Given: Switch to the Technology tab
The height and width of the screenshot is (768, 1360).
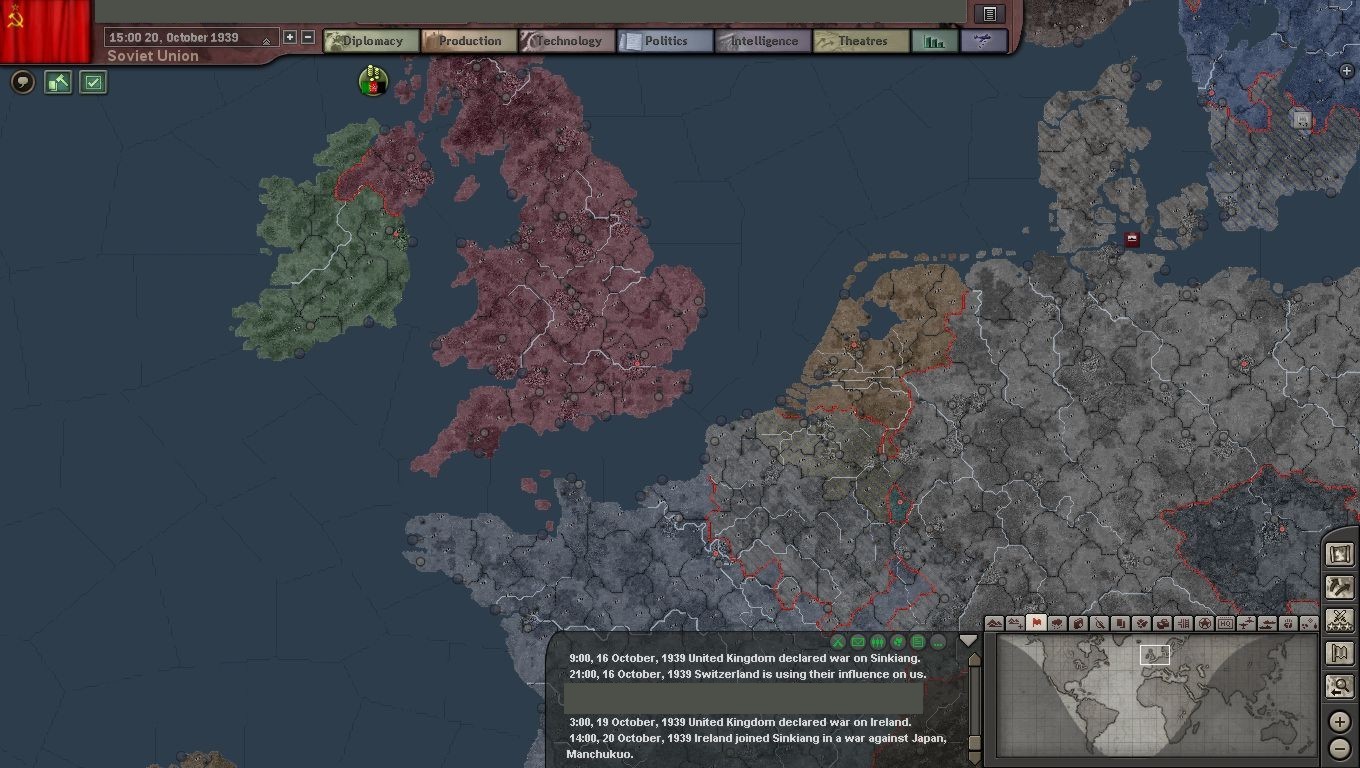Looking at the screenshot, I should [567, 41].
